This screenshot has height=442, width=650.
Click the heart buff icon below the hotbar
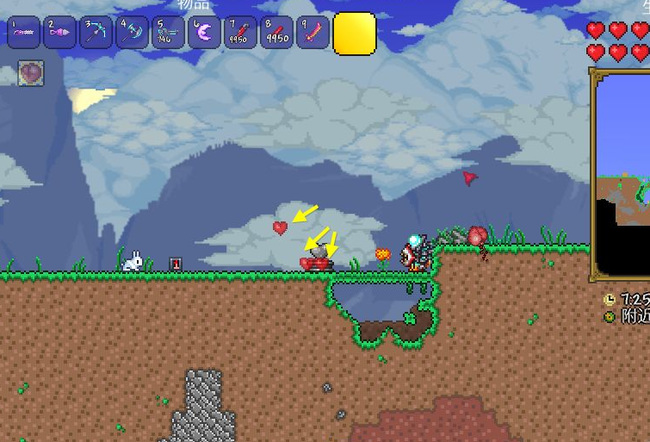31,72
